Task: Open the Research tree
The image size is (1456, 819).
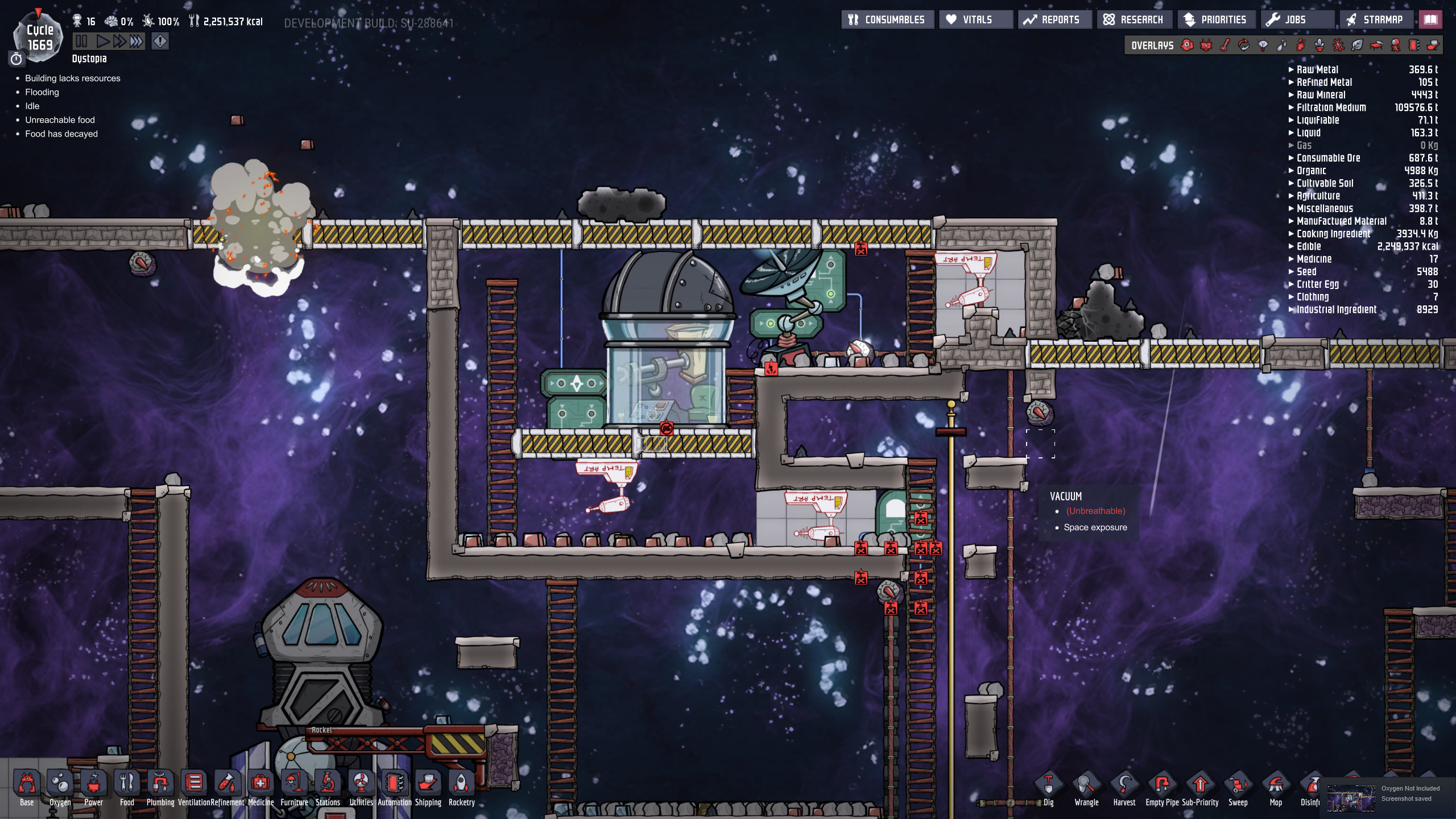Action: click(x=1134, y=20)
